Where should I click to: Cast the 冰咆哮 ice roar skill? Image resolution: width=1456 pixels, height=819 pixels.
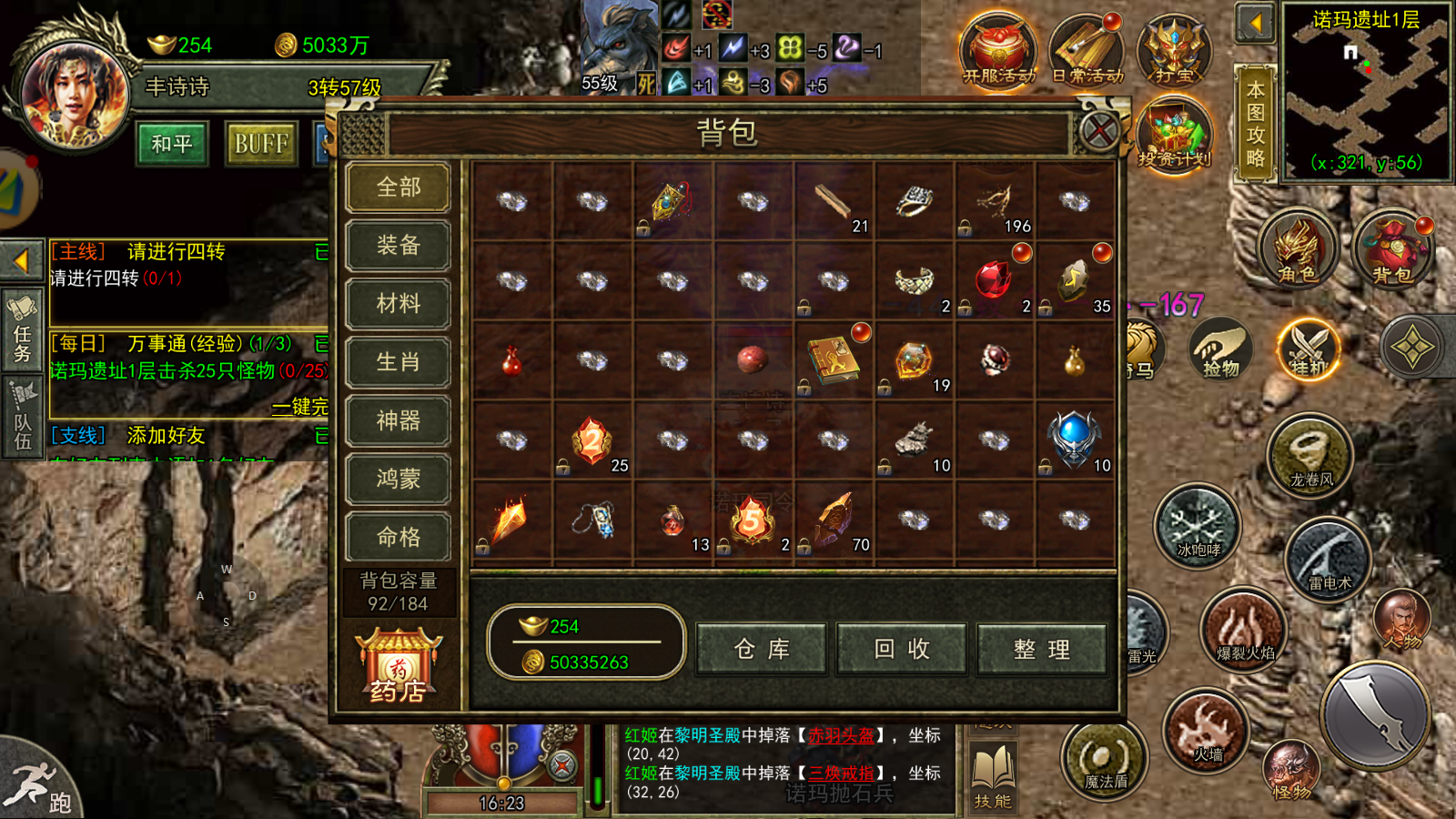[x=1198, y=528]
